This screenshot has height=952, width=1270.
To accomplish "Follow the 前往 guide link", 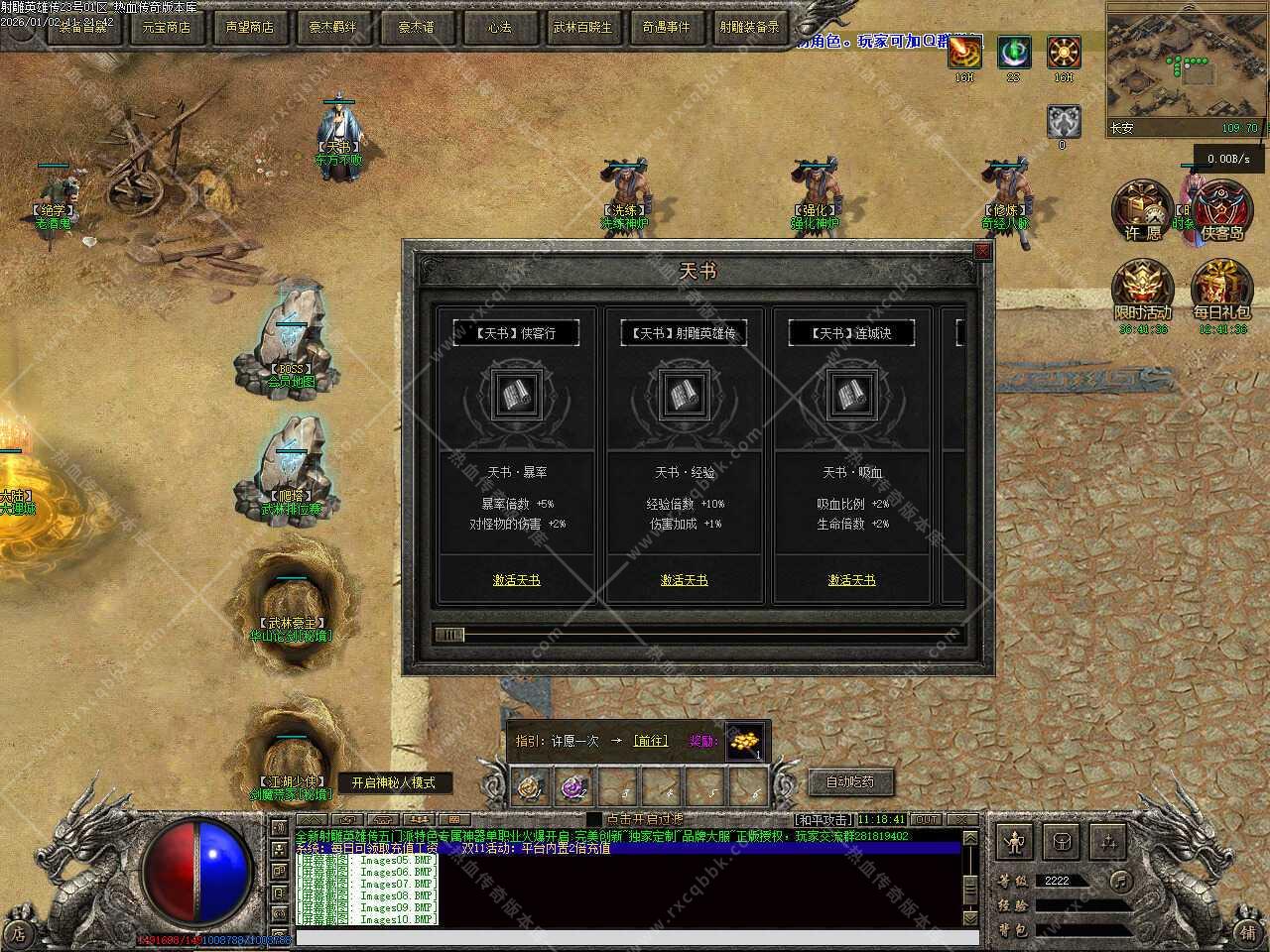I will [651, 741].
